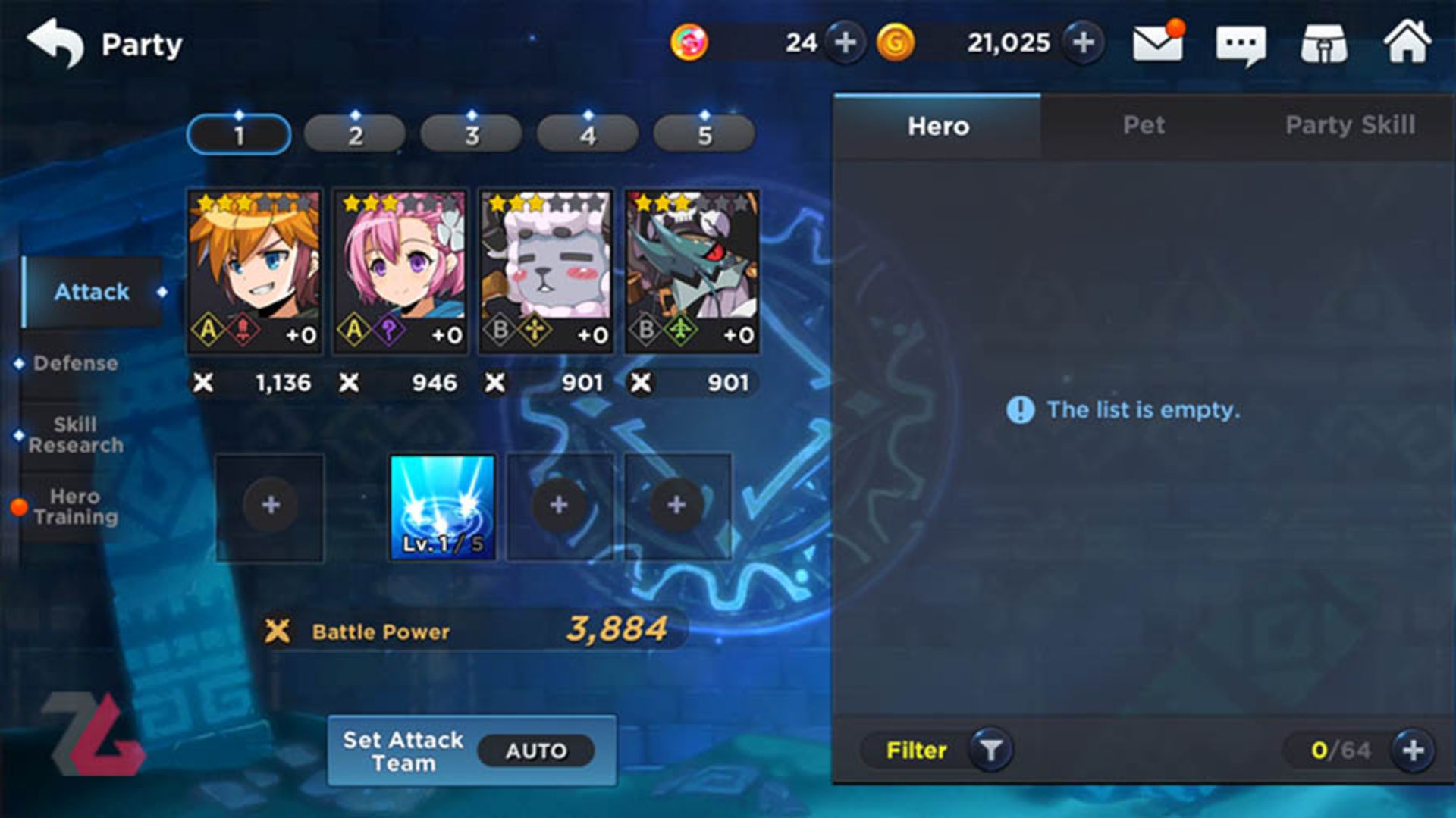Auto set the attack team
Viewport: 1456px width, 818px height.
pos(535,751)
